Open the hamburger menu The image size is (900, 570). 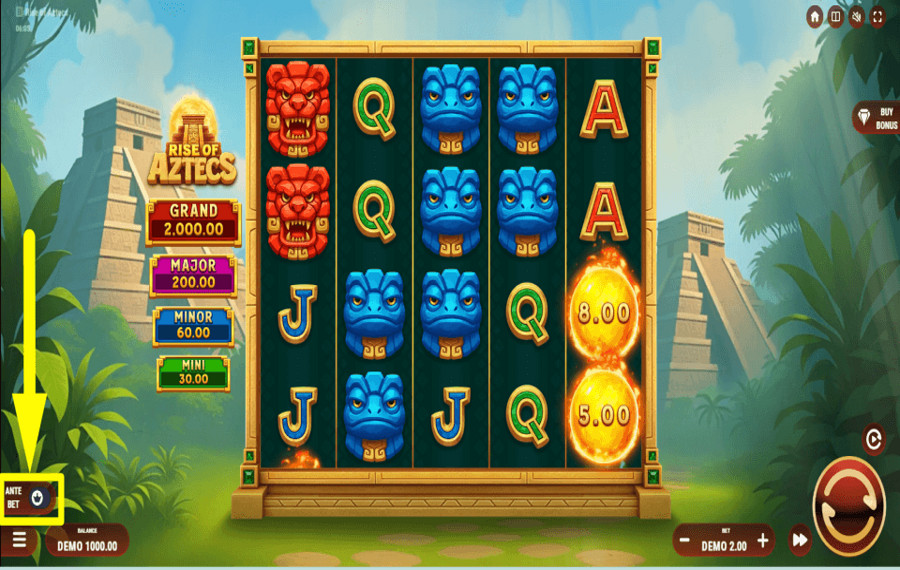[20, 540]
